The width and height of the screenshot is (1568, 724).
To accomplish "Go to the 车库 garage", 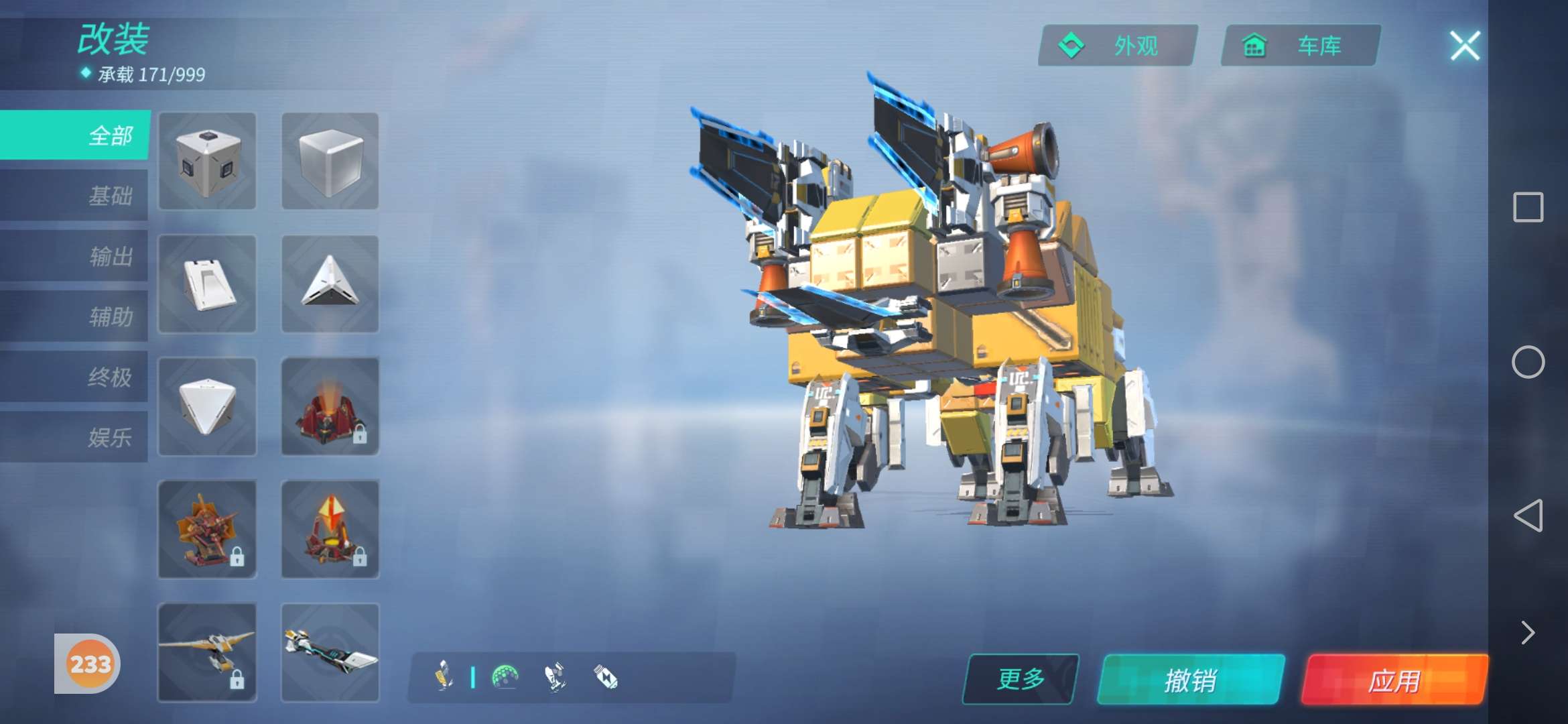I will pos(1301,46).
